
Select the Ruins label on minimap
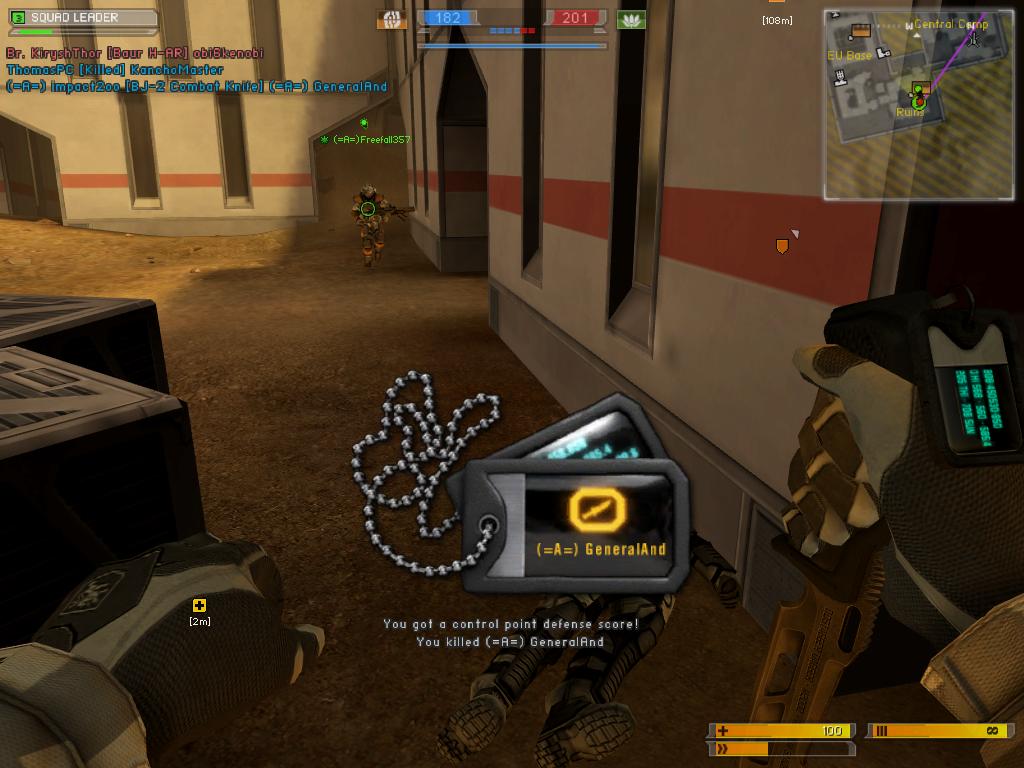pyautogui.click(x=910, y=112)
